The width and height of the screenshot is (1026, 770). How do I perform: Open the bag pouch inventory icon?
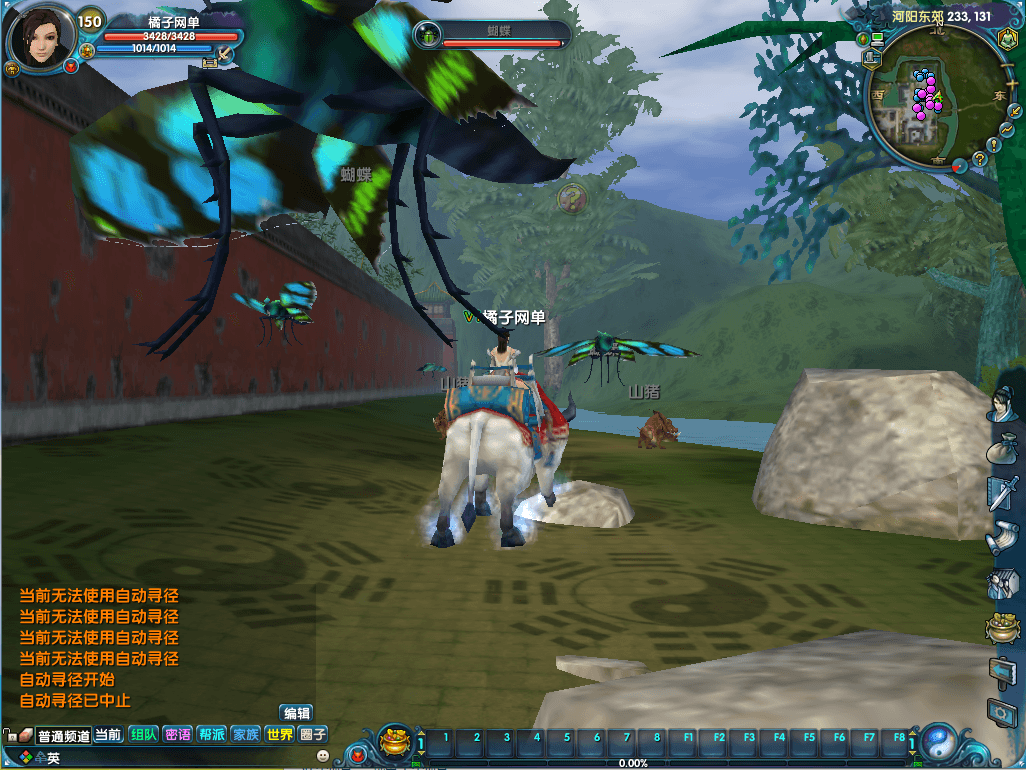click(1002, 448)
